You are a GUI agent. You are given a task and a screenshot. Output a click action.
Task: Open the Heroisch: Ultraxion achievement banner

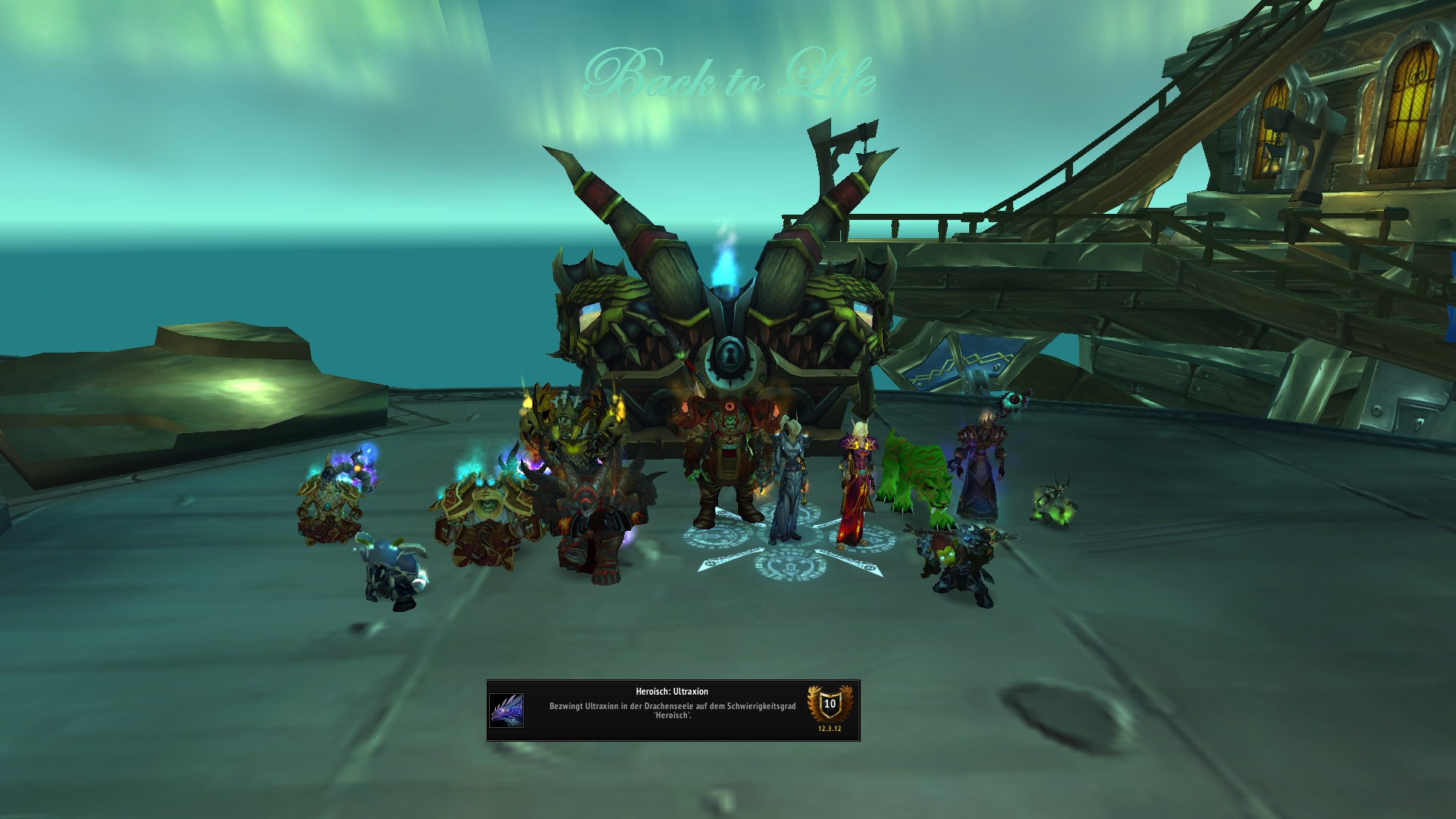[x=672, y=710]
